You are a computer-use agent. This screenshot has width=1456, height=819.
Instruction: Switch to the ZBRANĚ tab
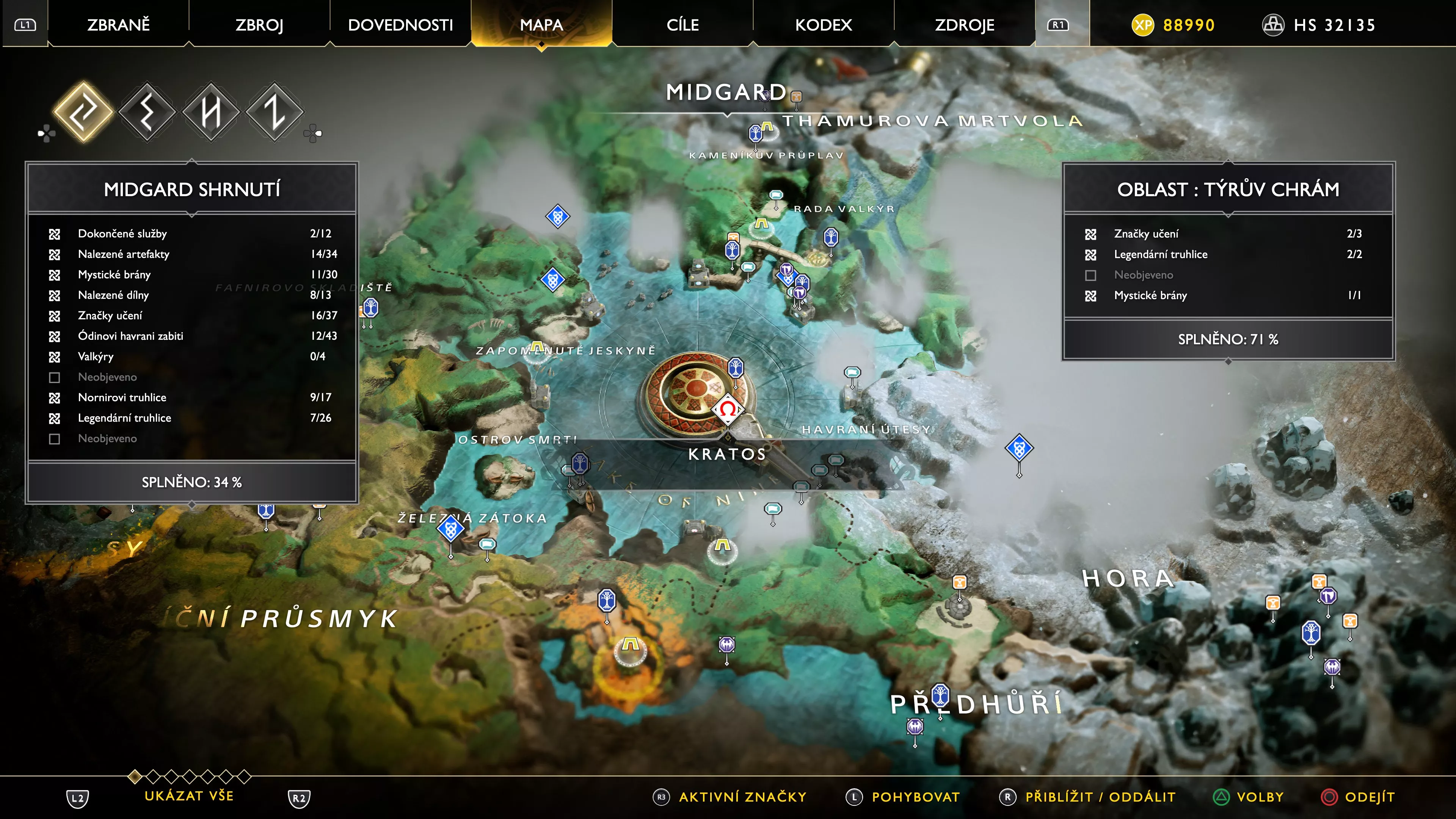click(118, 25)
